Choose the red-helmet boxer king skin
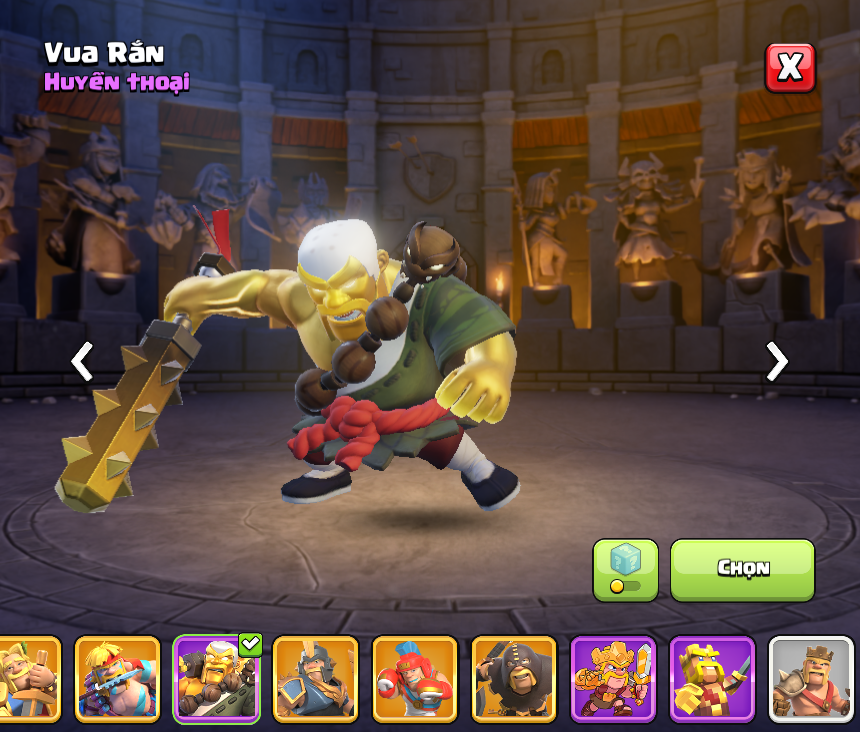Image resolution: width=860 pixels, height=732 pixels. point(414,679)
